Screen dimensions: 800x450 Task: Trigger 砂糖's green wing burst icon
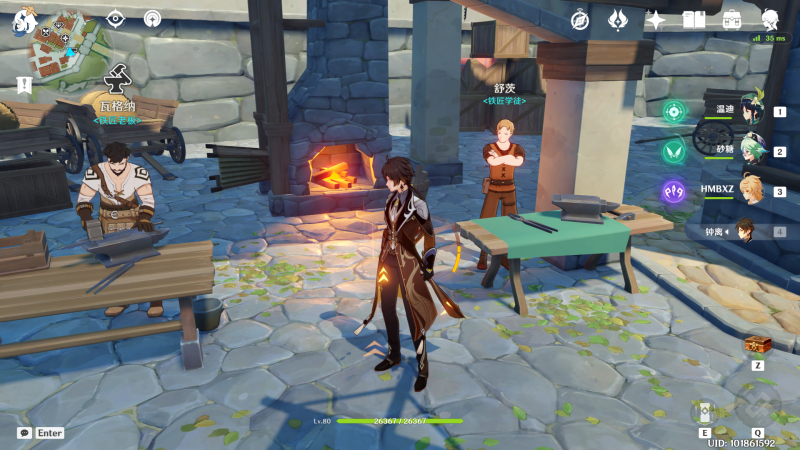[x=673, y=151]
